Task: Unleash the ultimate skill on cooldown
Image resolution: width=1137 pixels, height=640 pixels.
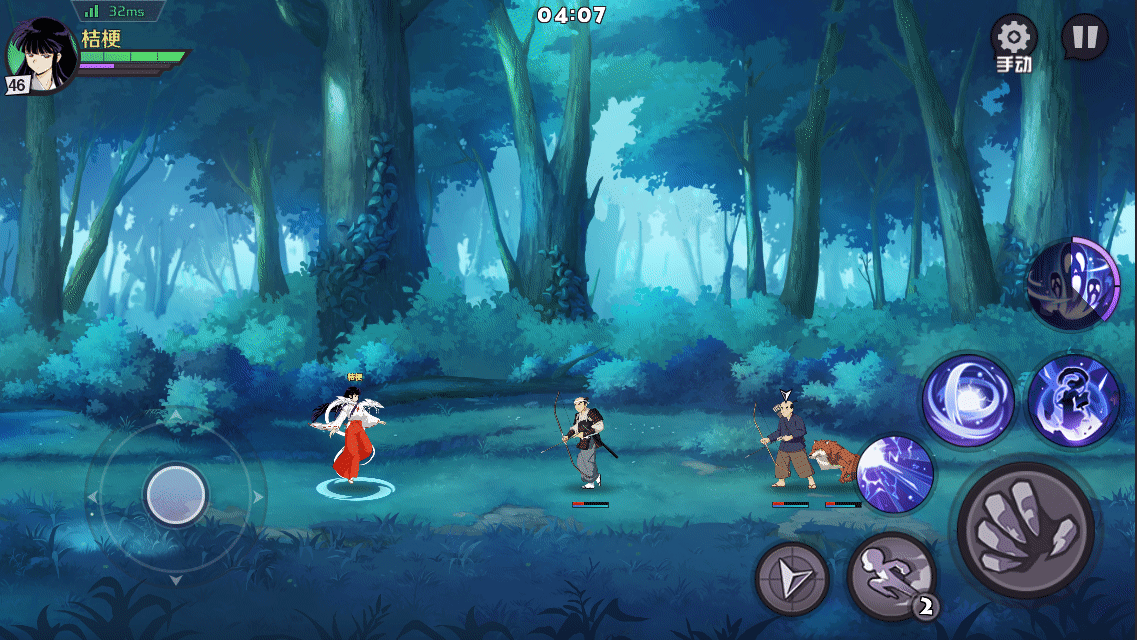Action: [x=1073, y=284]
